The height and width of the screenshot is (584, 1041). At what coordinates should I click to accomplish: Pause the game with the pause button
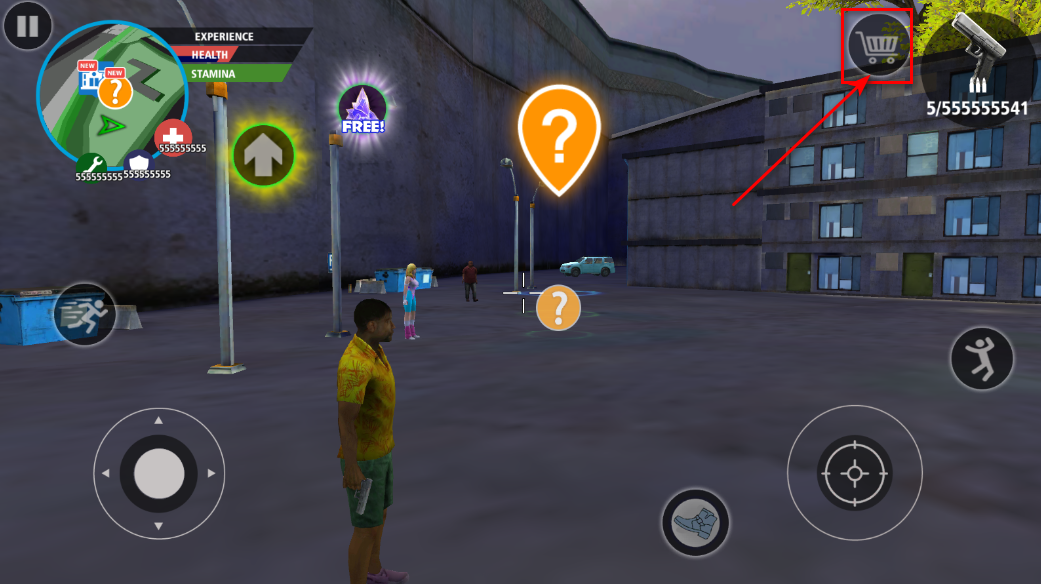coord(27,25)
